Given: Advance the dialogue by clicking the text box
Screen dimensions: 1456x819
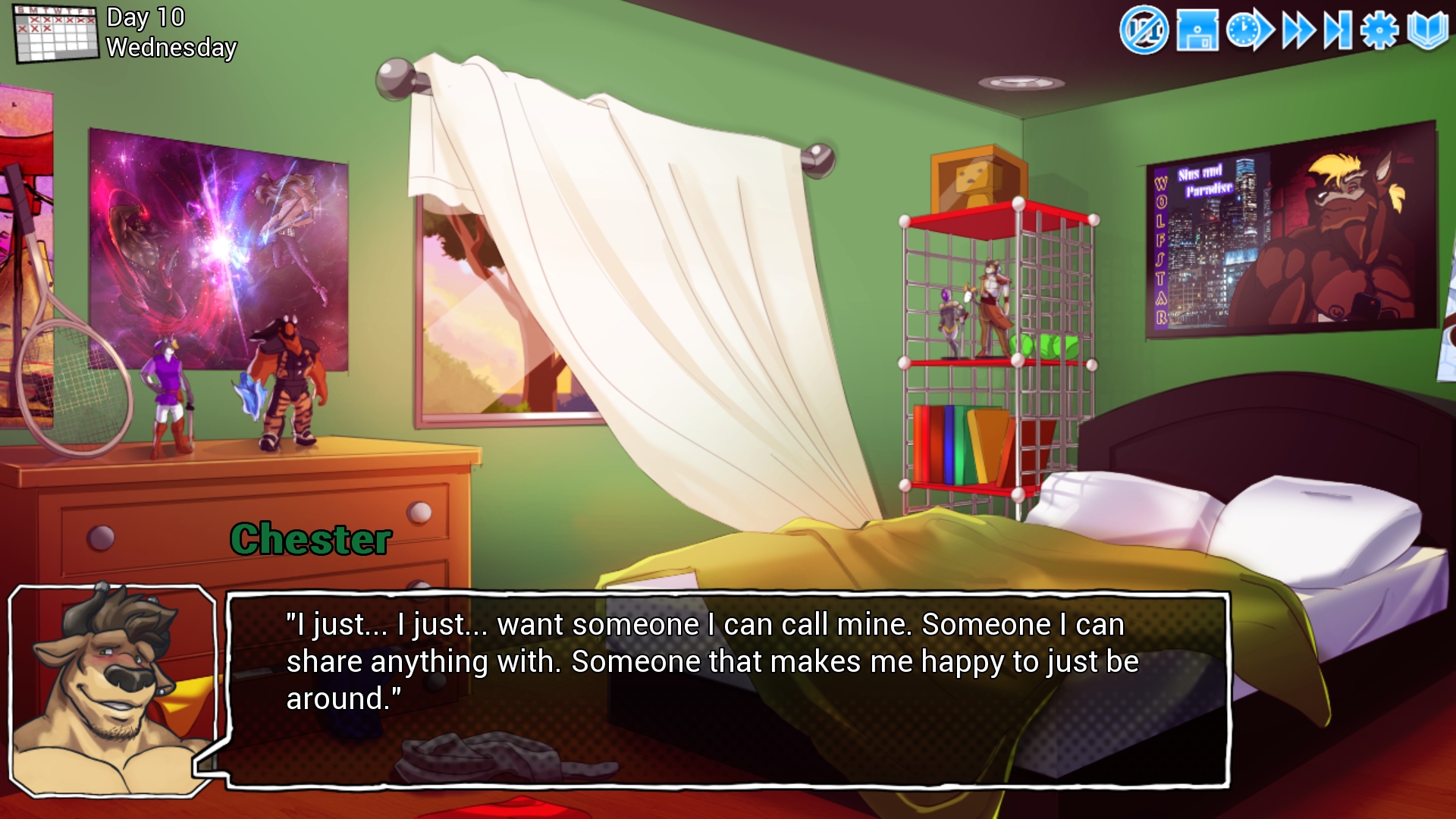Looking at the screenshot, I should click(726, 689).
